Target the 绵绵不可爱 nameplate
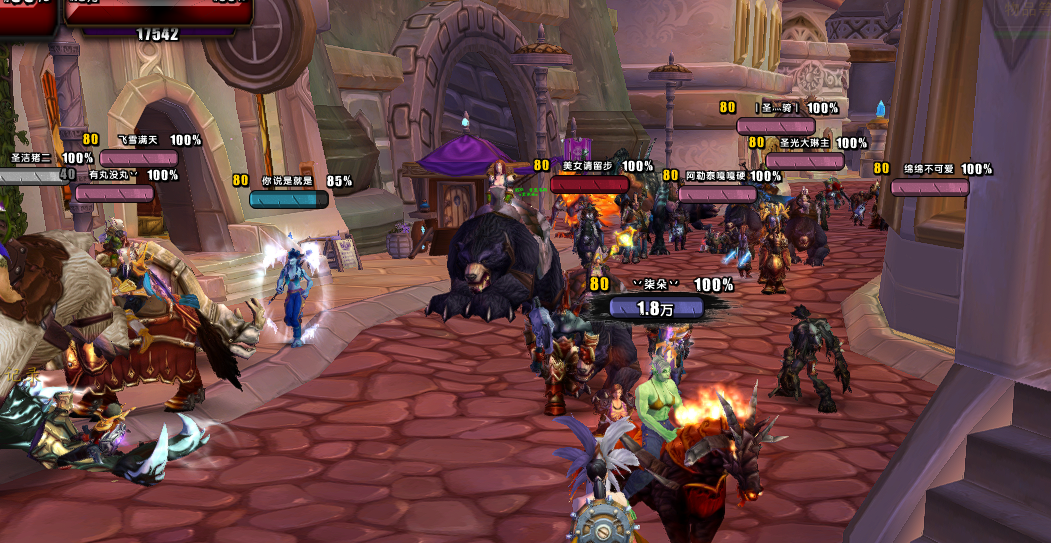 click(x=930, y=187)
